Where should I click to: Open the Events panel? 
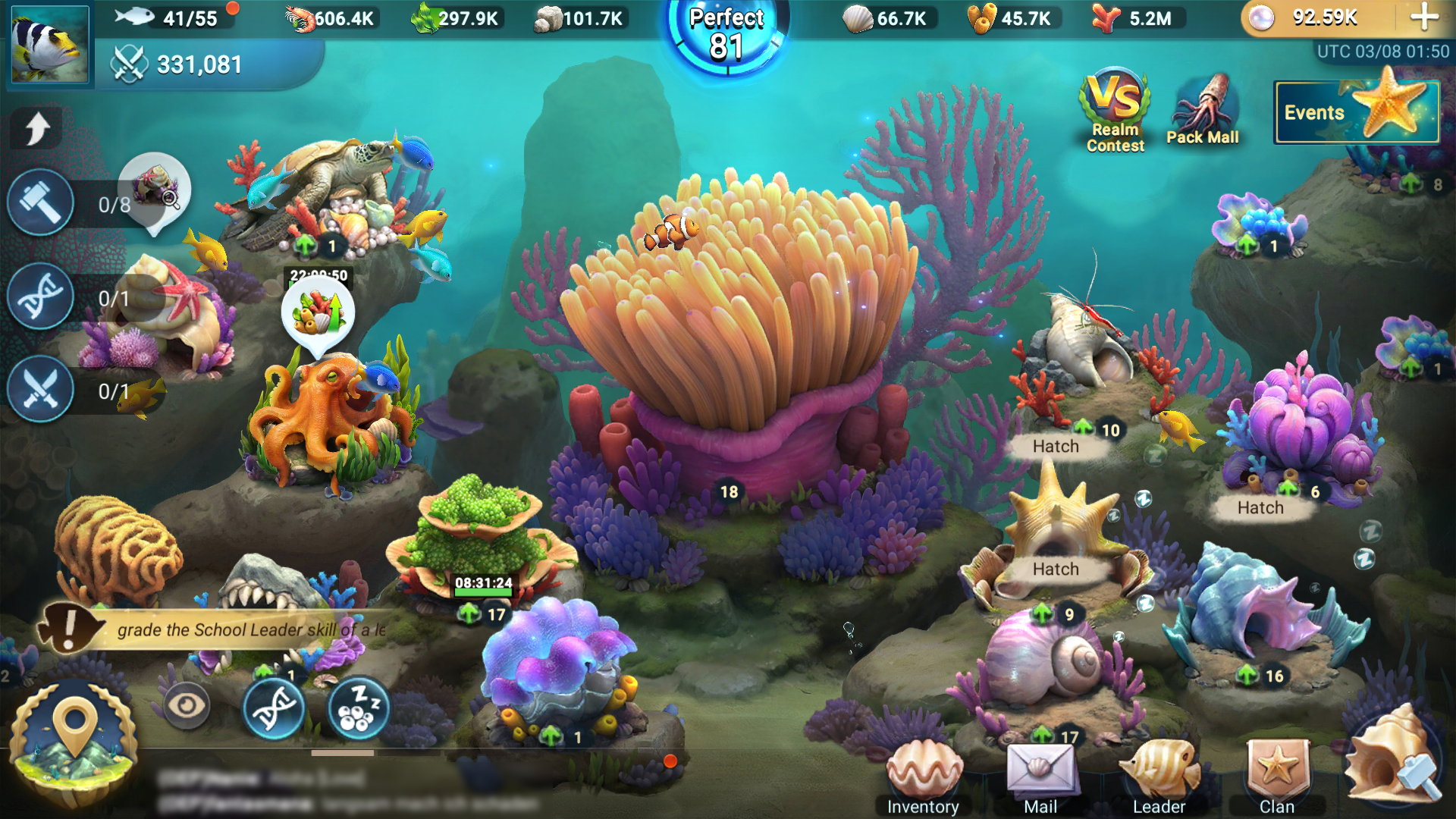[x=1356, y=112]
